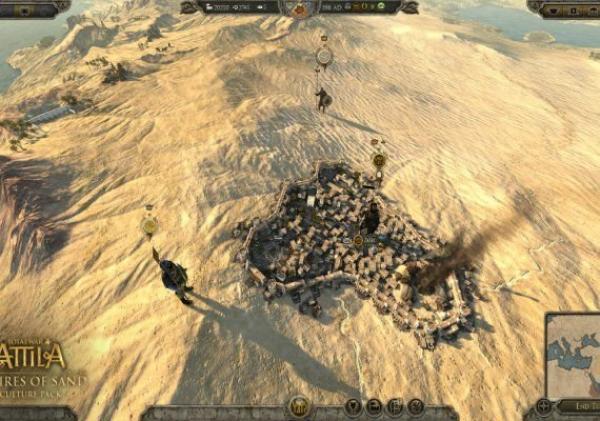Click the round gold button on the bottom bar
The width and height of the screenshot is (600, 421).
point(298,407)
